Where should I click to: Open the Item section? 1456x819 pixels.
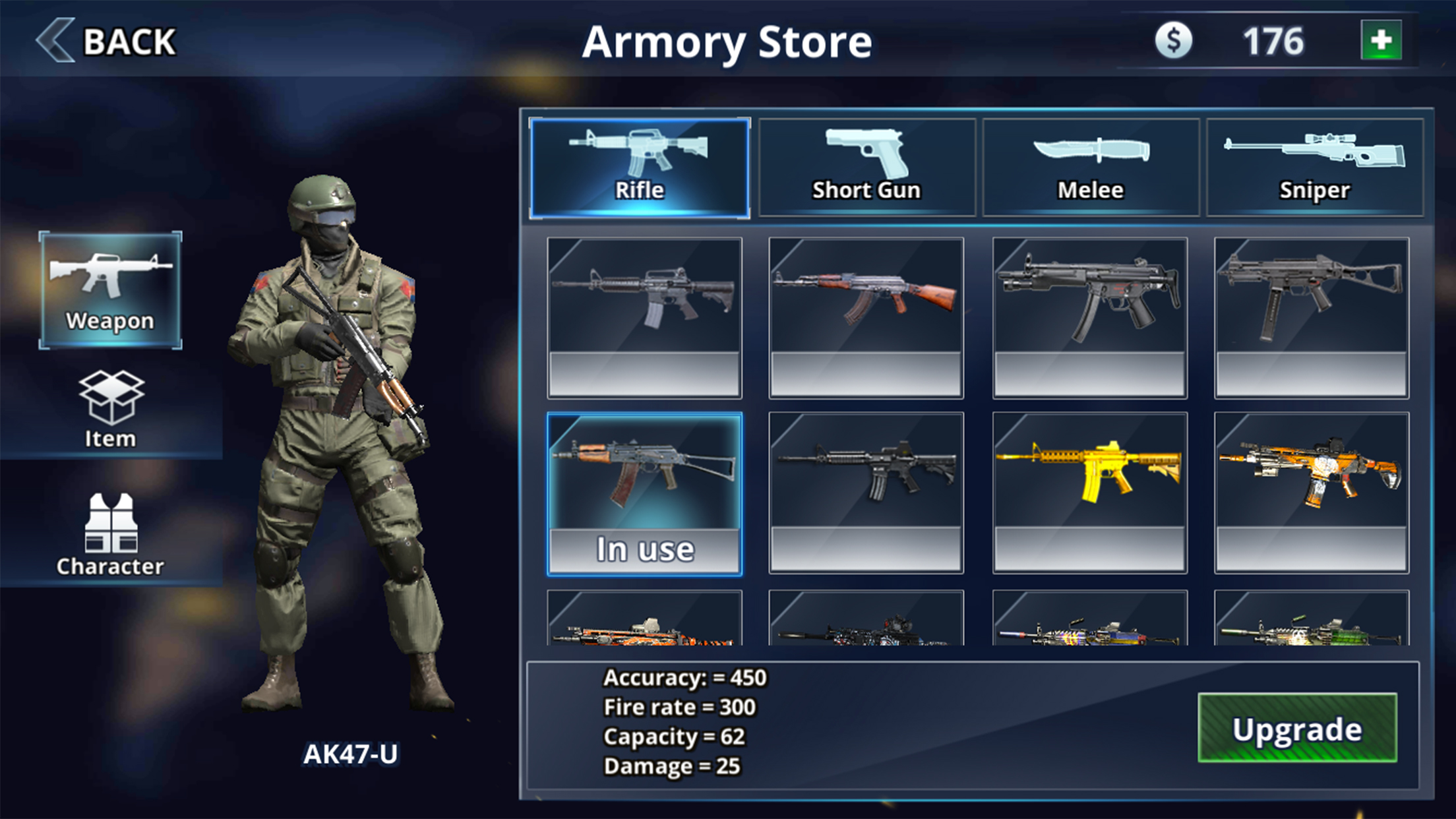pos(110,409)
